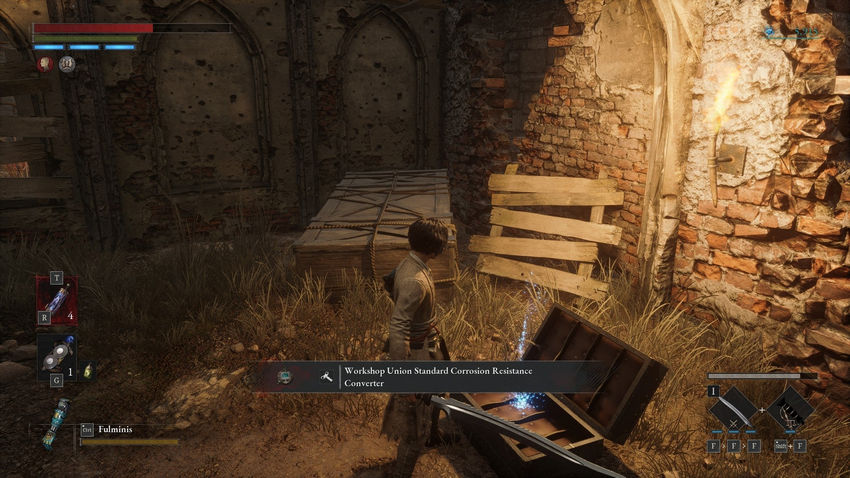Select the handle Fable Art diamond
Screen dimensions: 850x478
(791, 408)
